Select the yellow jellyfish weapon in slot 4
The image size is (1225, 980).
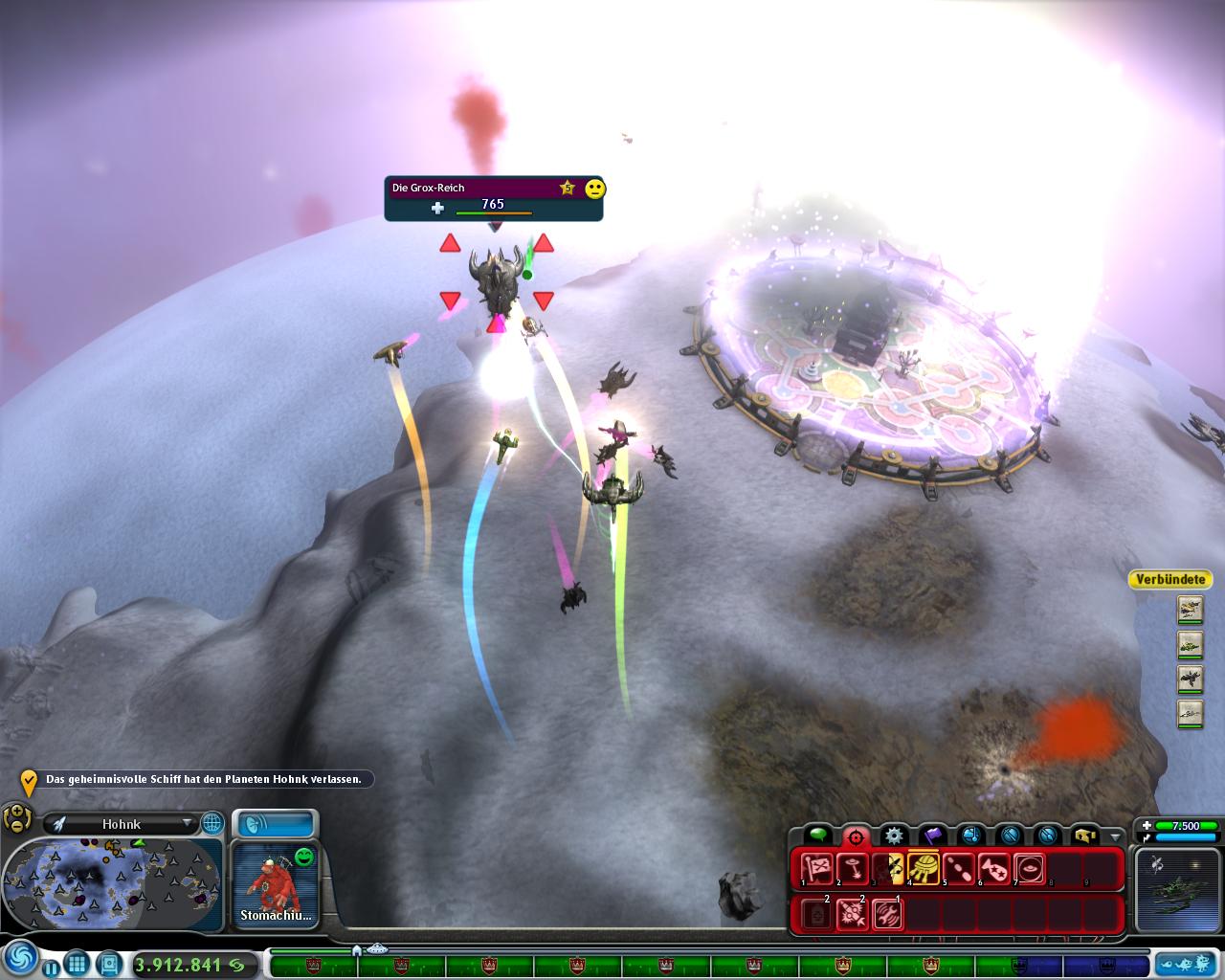924,868
